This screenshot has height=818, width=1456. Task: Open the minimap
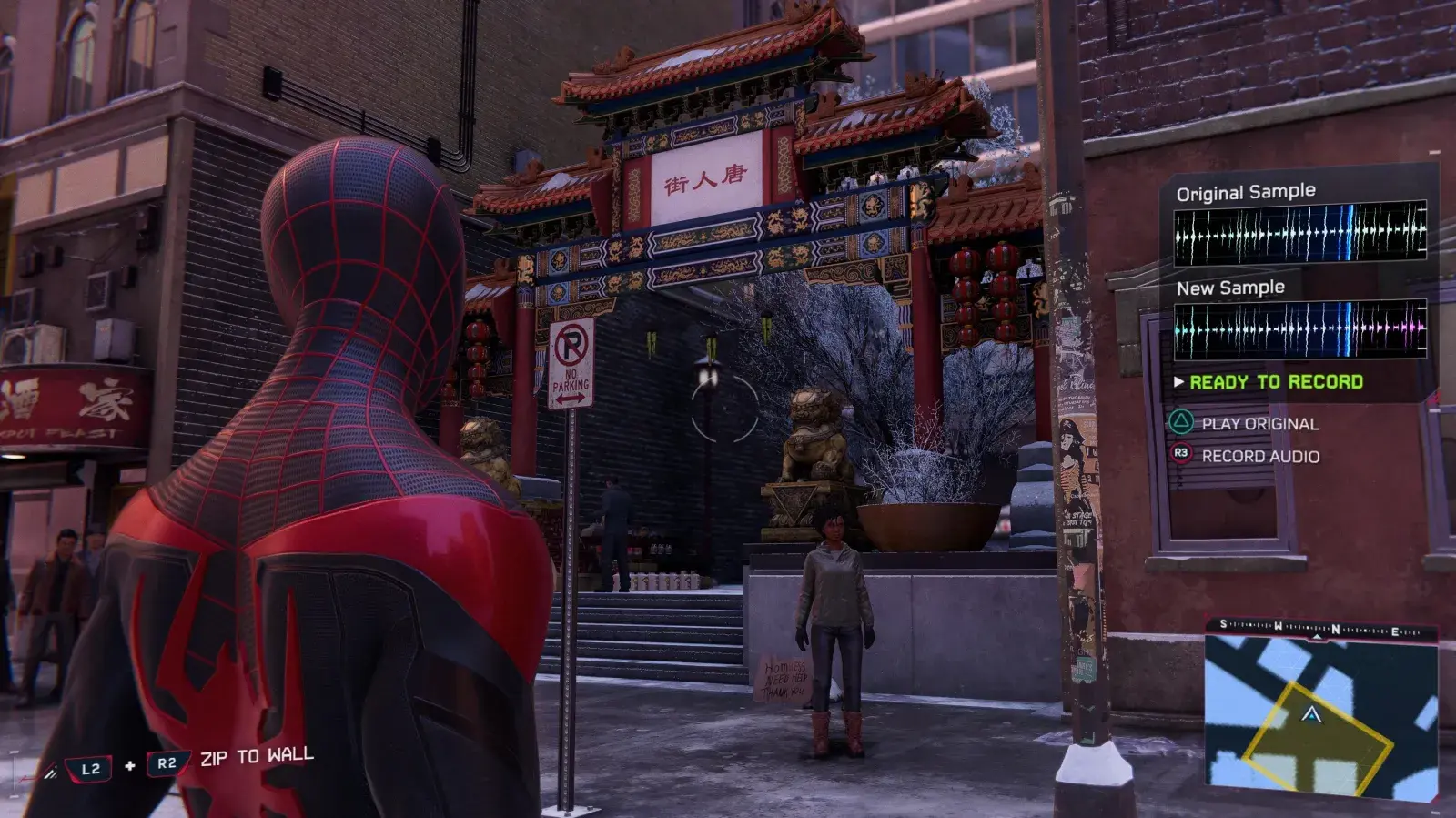pyautogui.click(x=1320, y=719)
